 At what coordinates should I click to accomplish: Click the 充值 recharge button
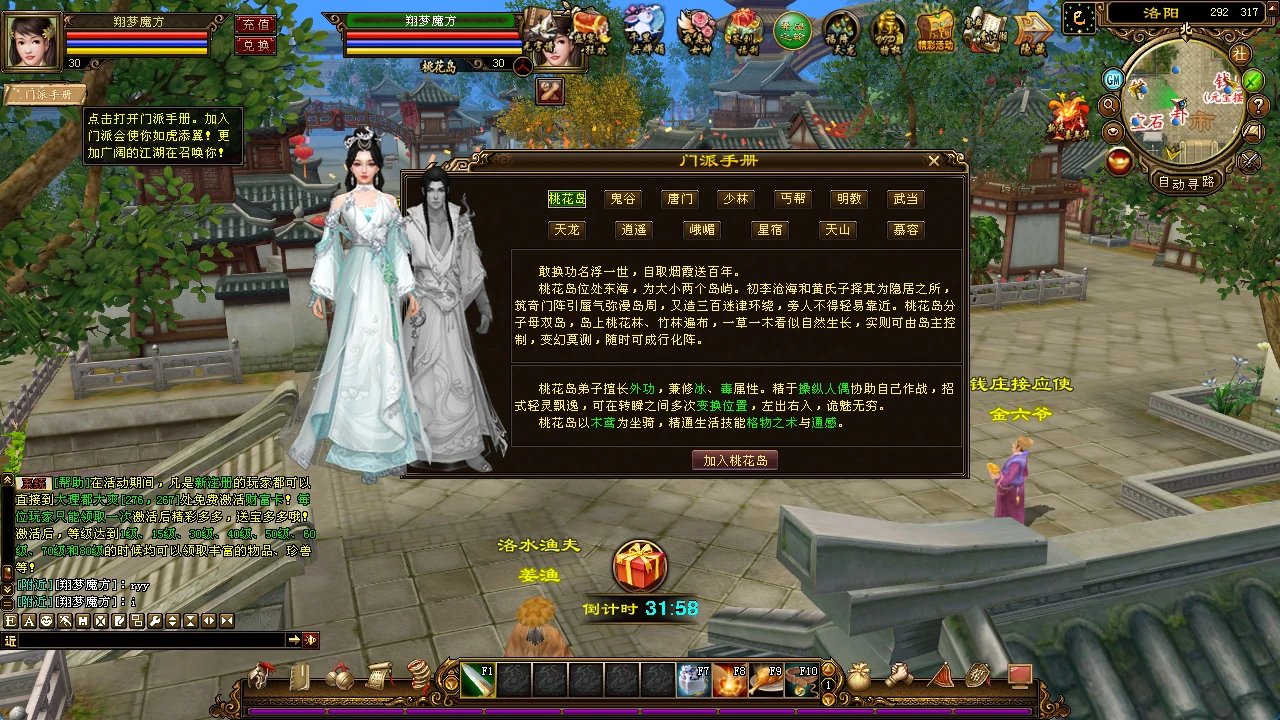point(255,24)
